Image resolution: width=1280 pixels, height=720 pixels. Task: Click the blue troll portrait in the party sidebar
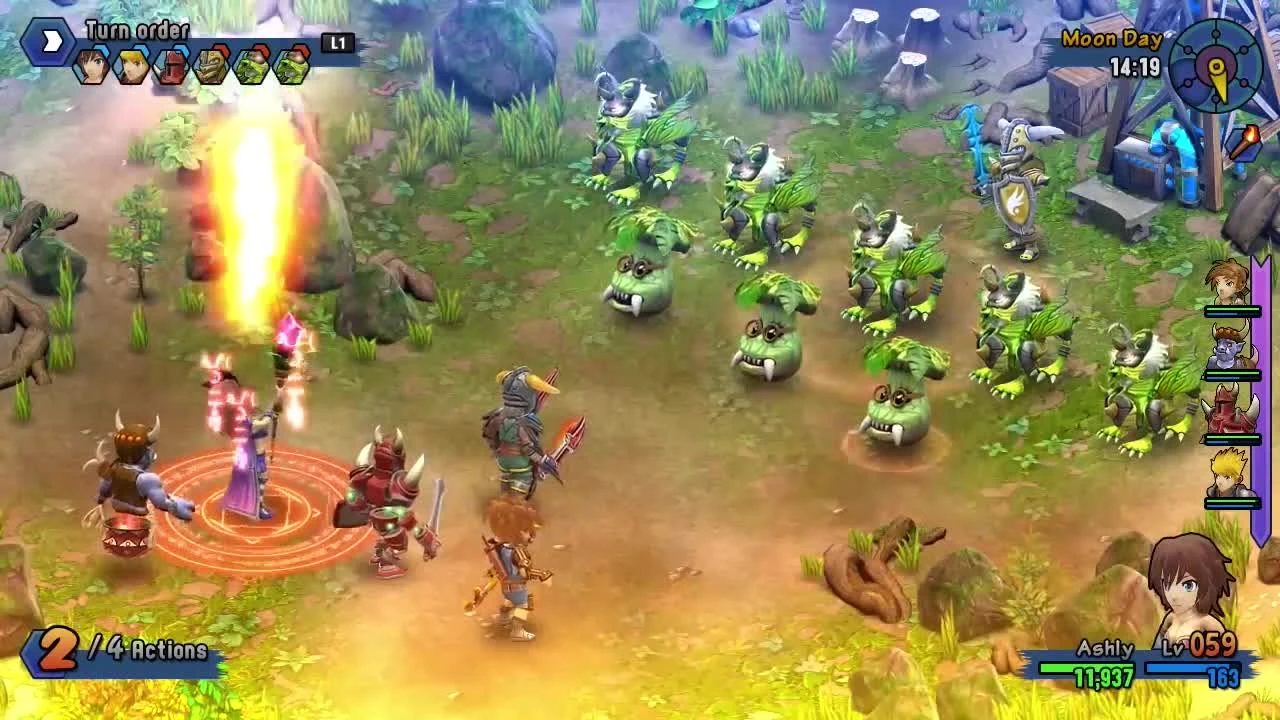click(1228, 348)
